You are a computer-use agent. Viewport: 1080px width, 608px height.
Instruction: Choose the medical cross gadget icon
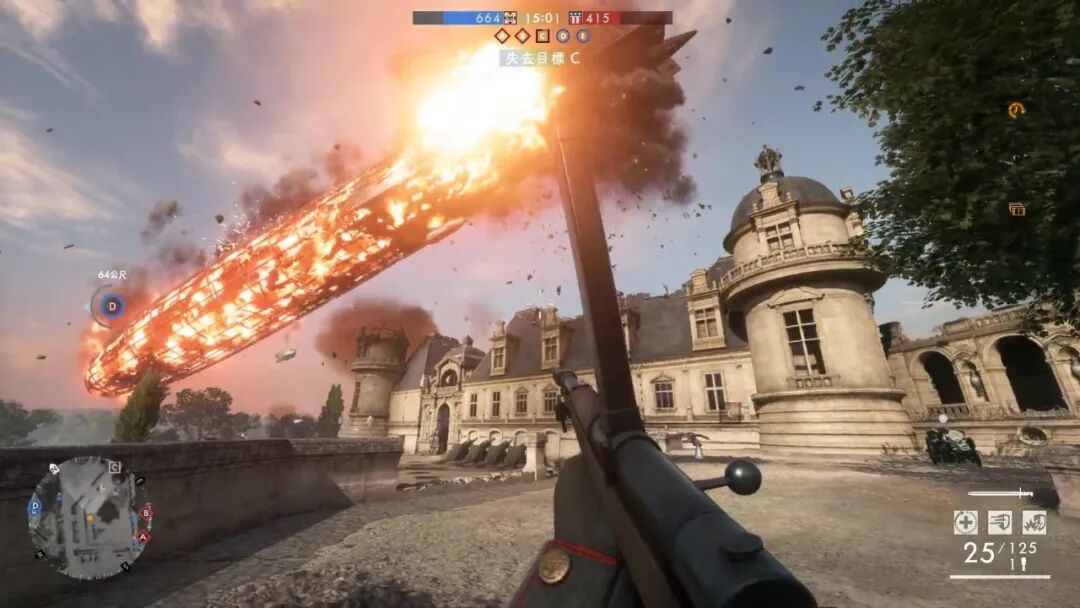[965, 522]
